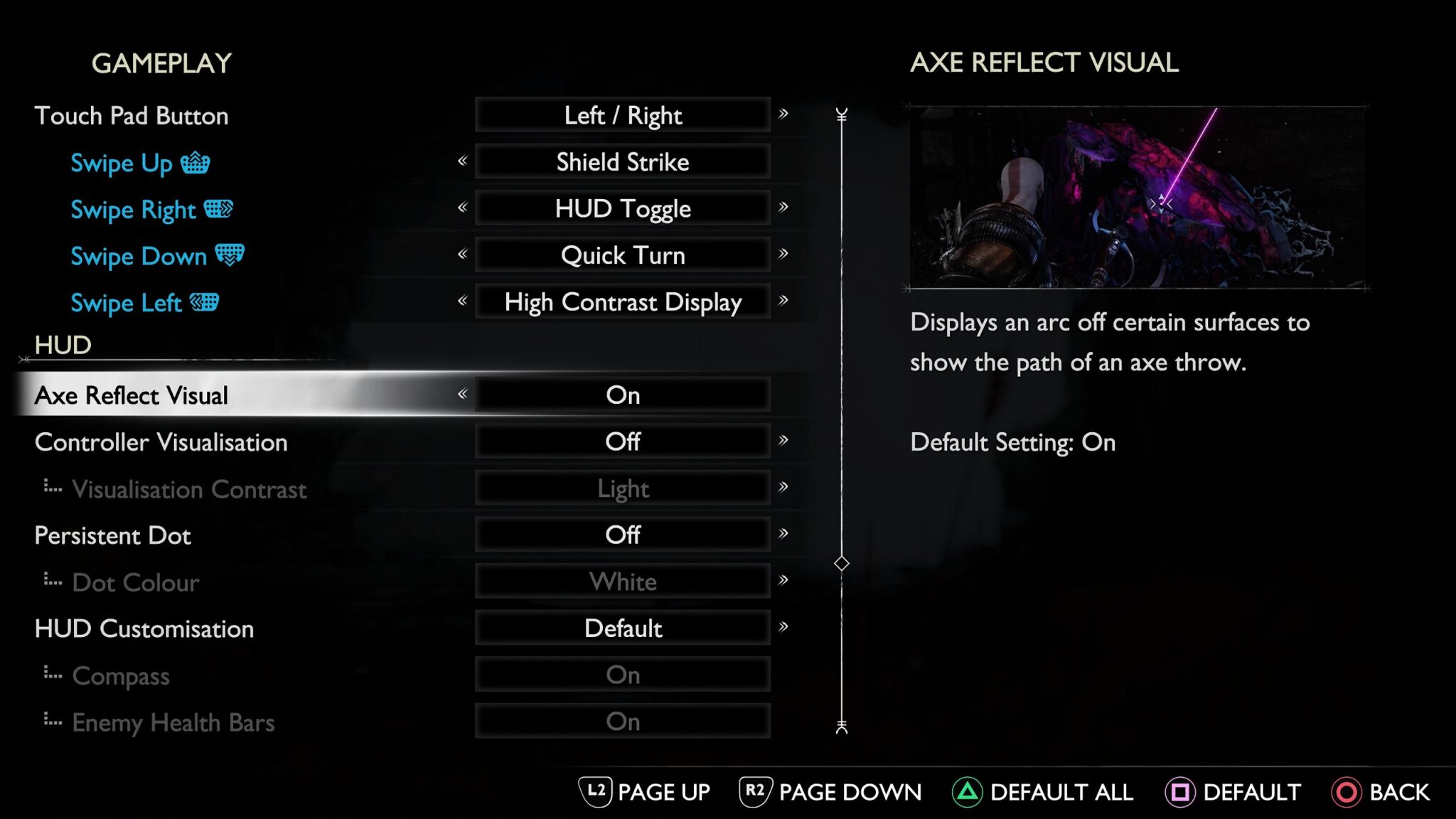The image size is (1456, 819).
Task: Click the right arrow beside HUD Toggle
Action: pos(783,207)
